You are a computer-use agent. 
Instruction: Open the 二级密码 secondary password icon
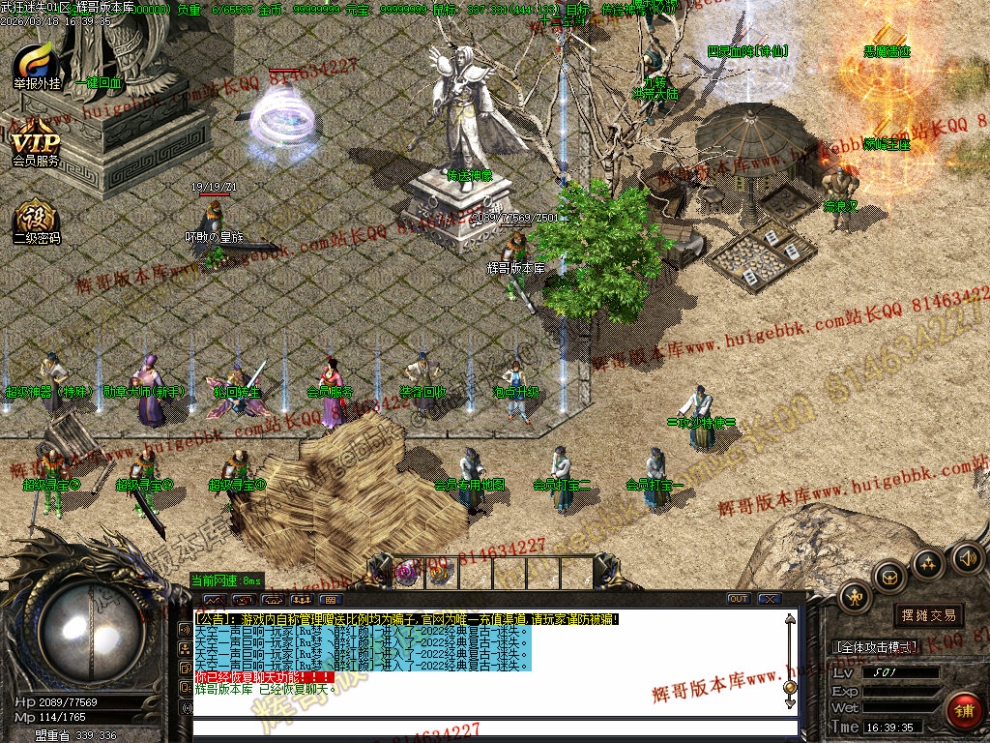click(x=36, y=223)
